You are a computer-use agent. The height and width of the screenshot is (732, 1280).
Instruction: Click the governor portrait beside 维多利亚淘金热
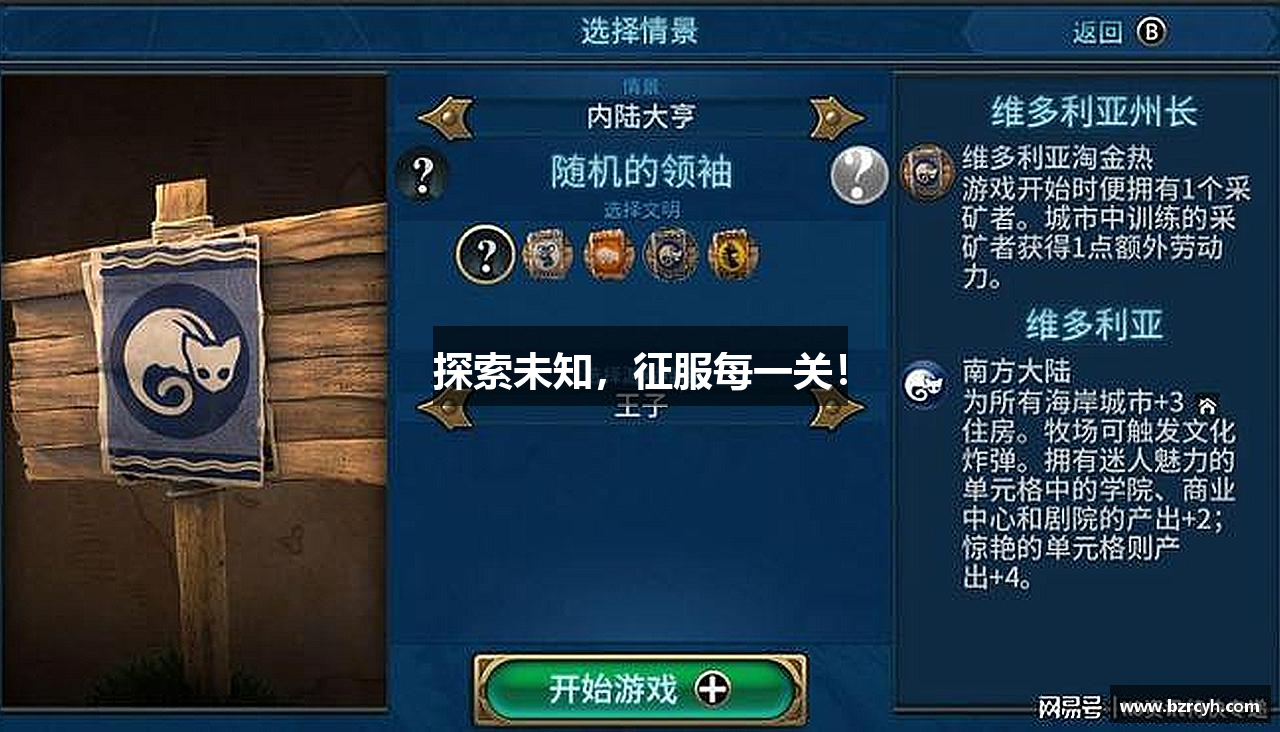tap(925, 170)
